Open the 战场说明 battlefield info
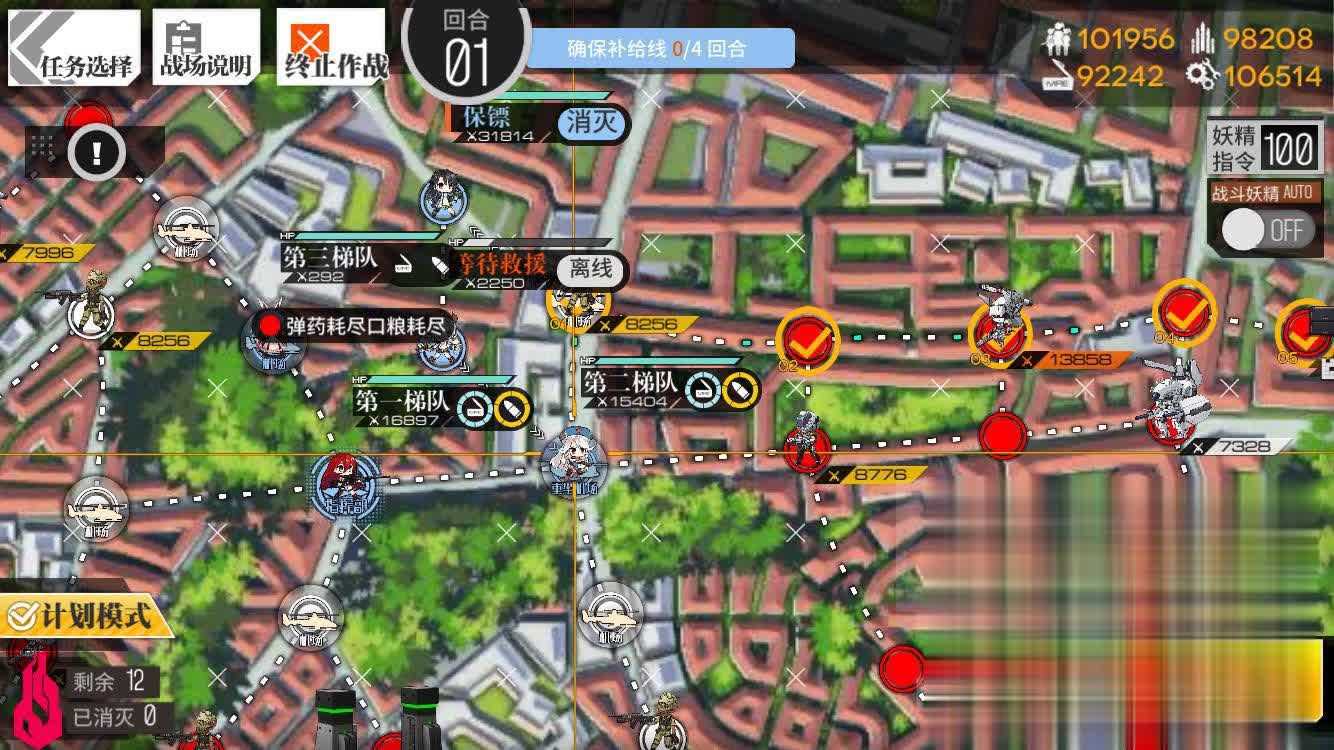This screenshot has height=750, width=1334. point(206,48)
